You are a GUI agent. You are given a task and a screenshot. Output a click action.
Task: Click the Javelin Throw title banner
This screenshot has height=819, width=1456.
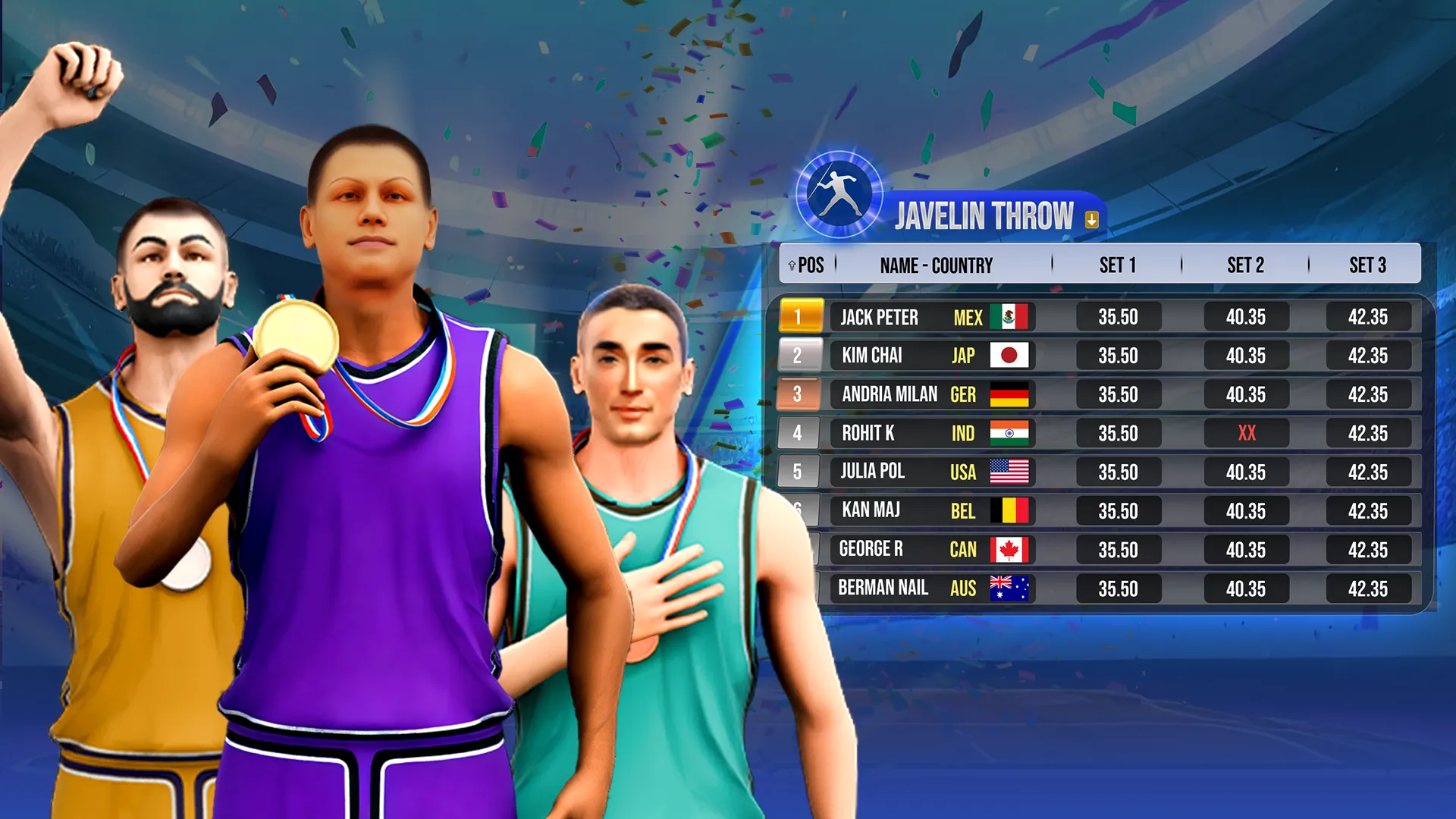pyautogui.click(x=986, y=215)
